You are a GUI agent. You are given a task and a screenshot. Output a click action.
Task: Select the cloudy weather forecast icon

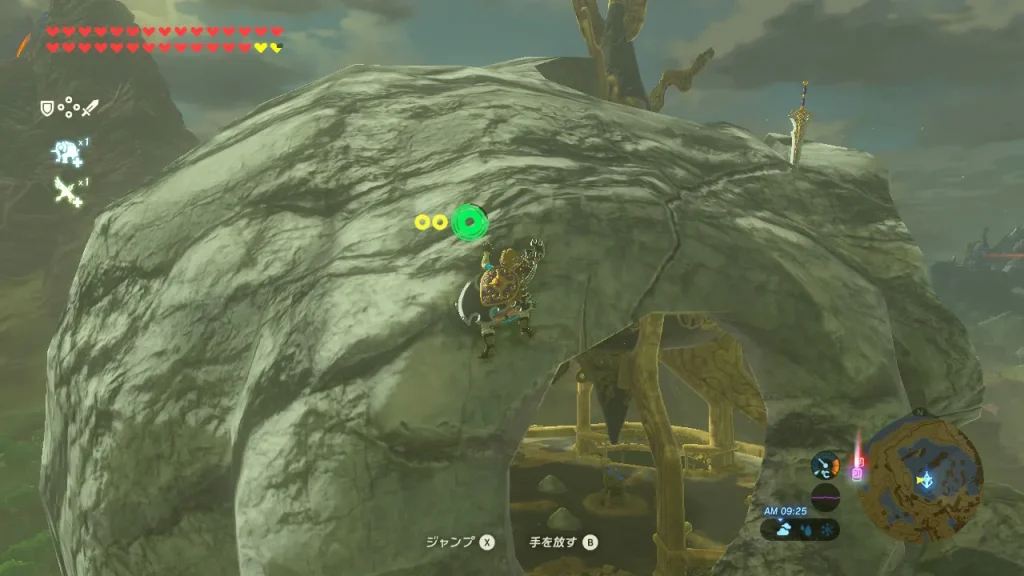coord(783,530)
